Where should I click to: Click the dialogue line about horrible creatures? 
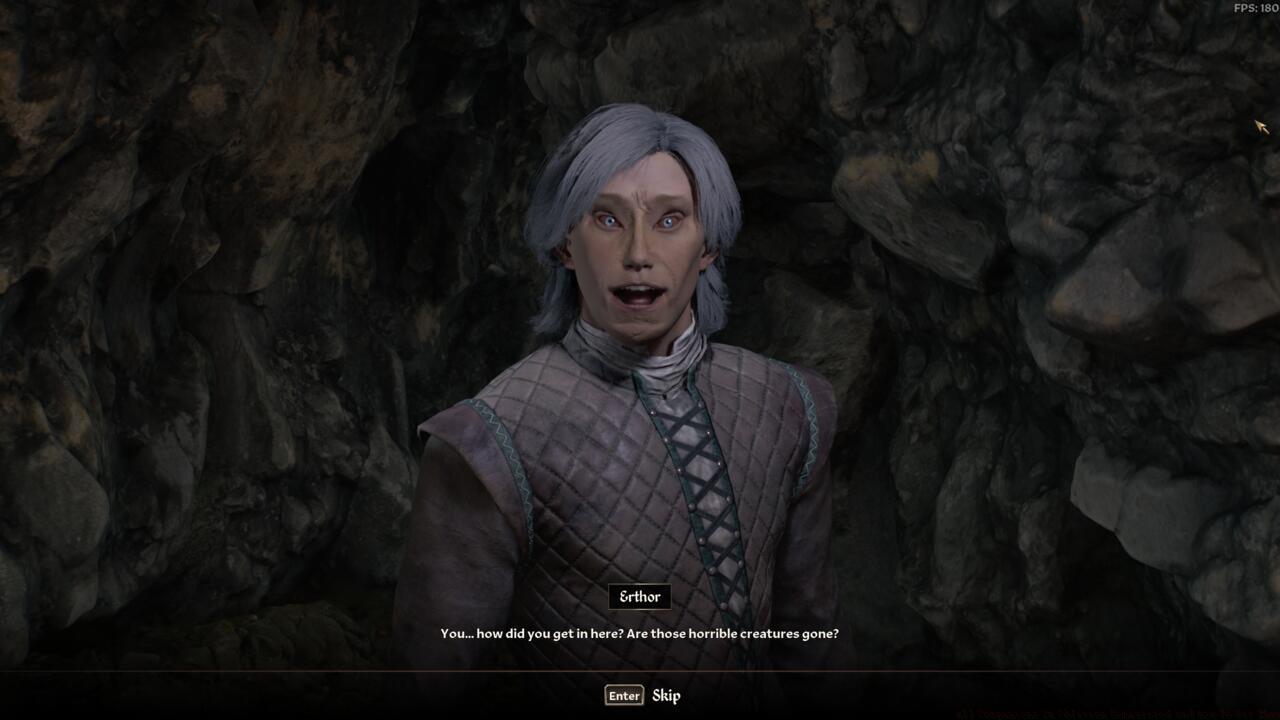tap(640, 633)
